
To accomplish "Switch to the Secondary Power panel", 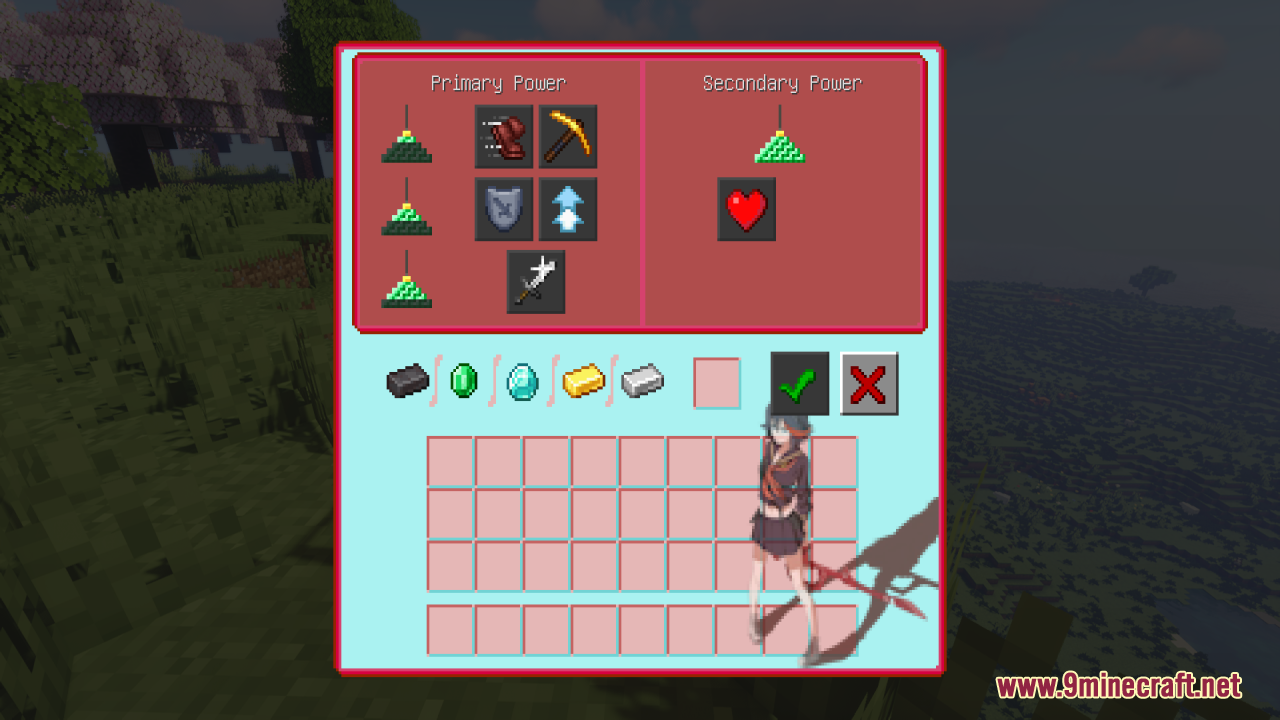I will point(783,84).
